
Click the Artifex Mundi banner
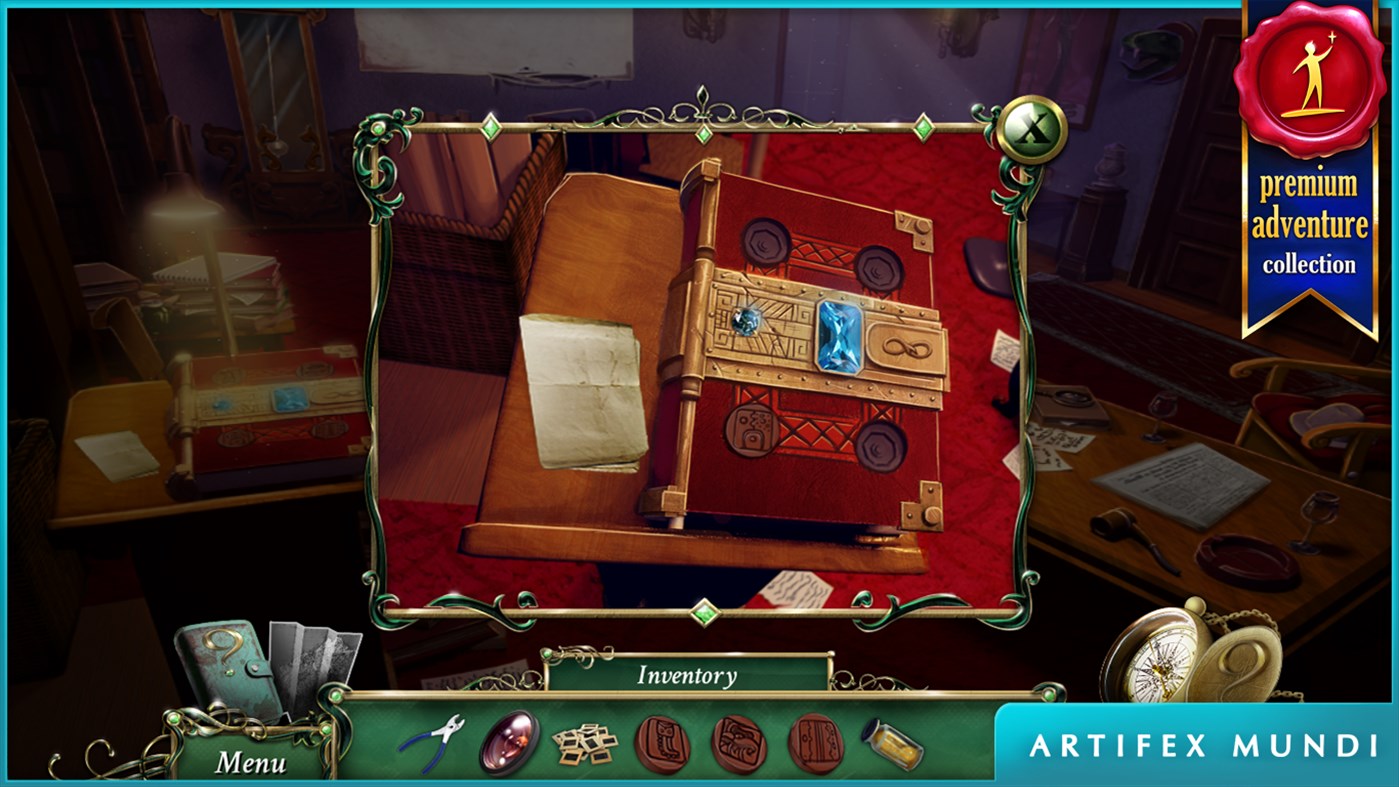click(x=1195, y=745)
